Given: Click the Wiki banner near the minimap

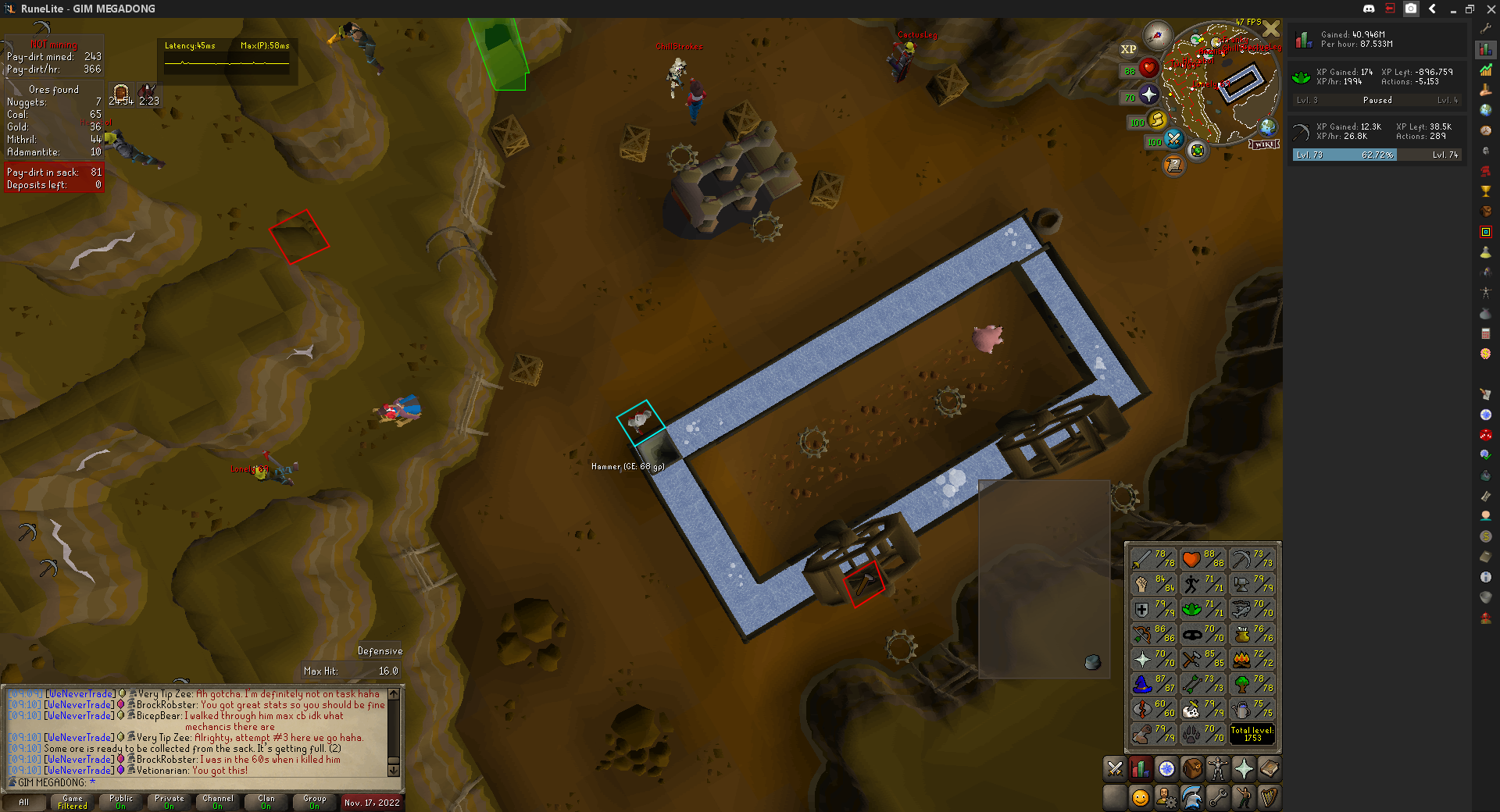Looking at the screenshot, I should pos(1264,144).
